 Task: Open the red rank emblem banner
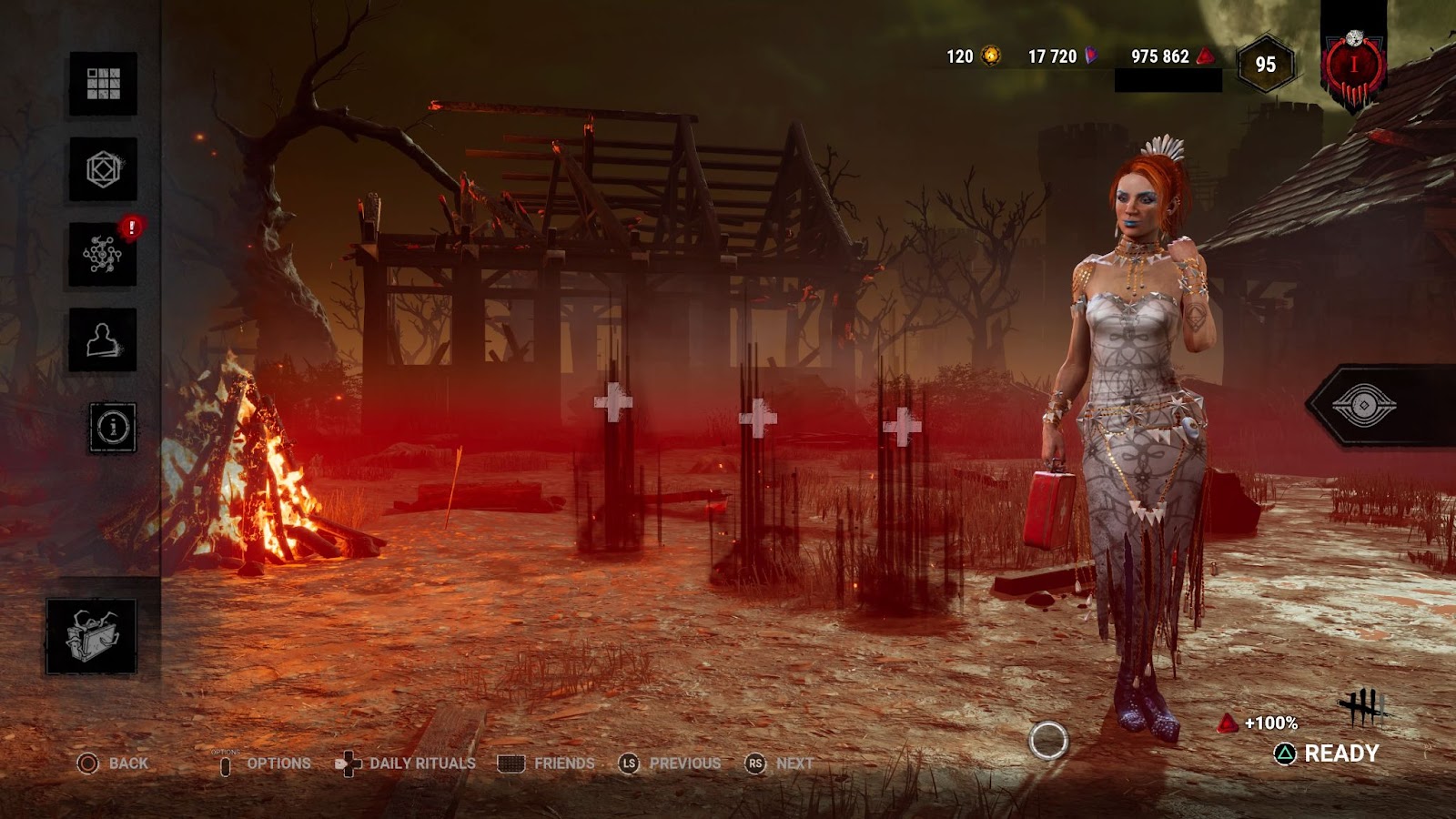(x=1353, y=66)
